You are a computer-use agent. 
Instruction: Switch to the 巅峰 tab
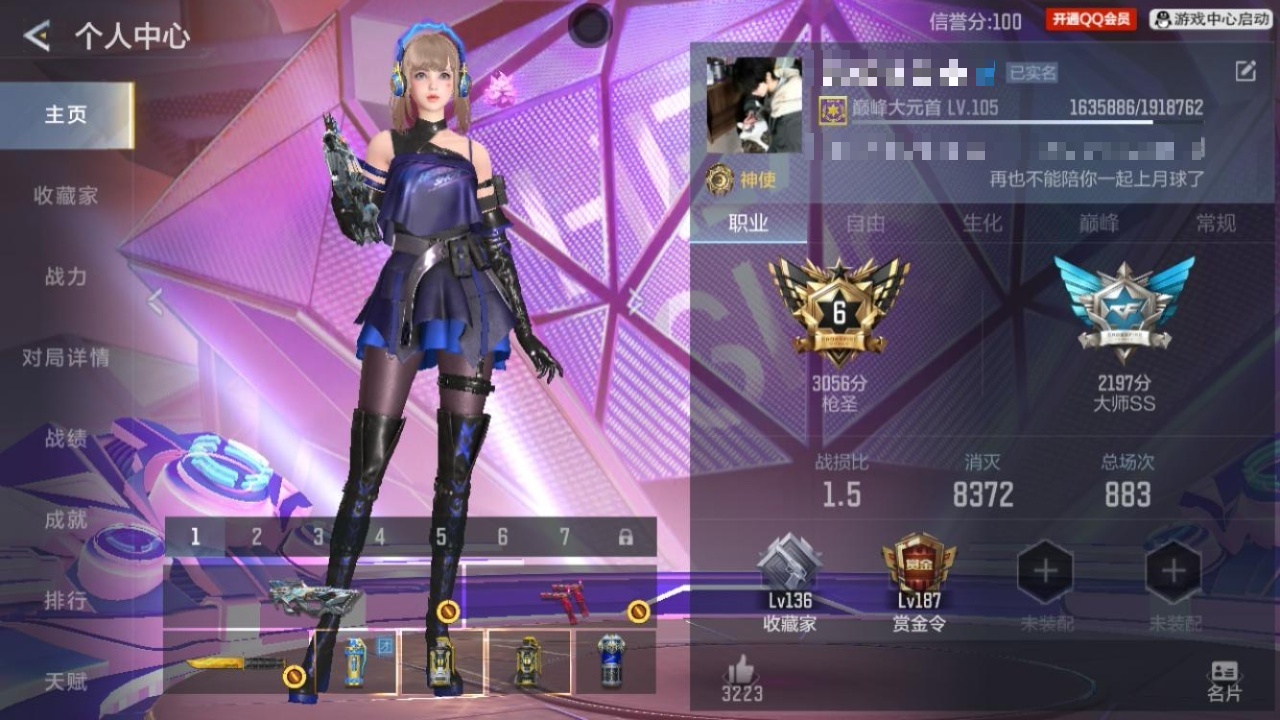click(1099, 224)
